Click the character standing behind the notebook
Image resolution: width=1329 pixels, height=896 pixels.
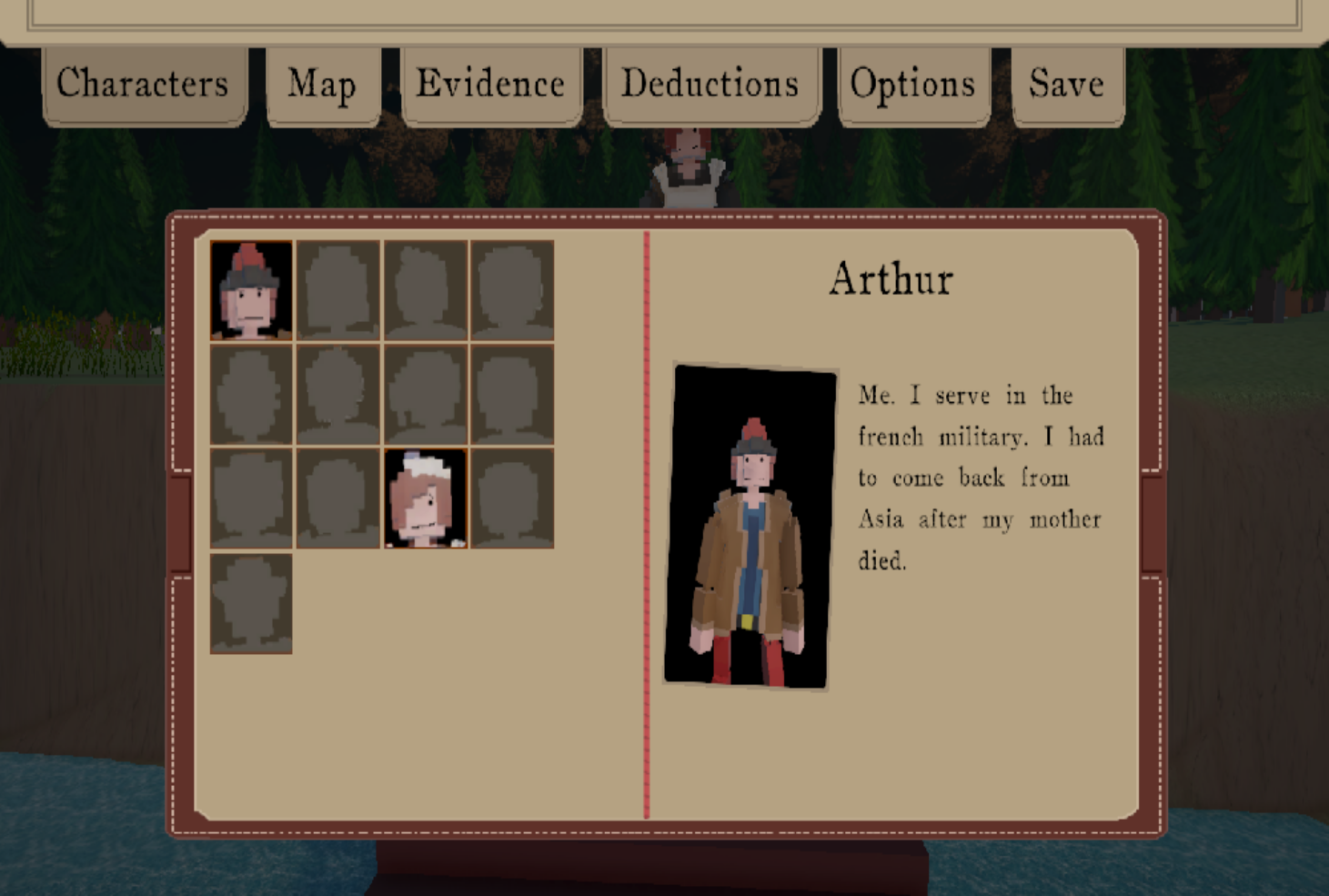pyautogui.click(x=689, y=168)
